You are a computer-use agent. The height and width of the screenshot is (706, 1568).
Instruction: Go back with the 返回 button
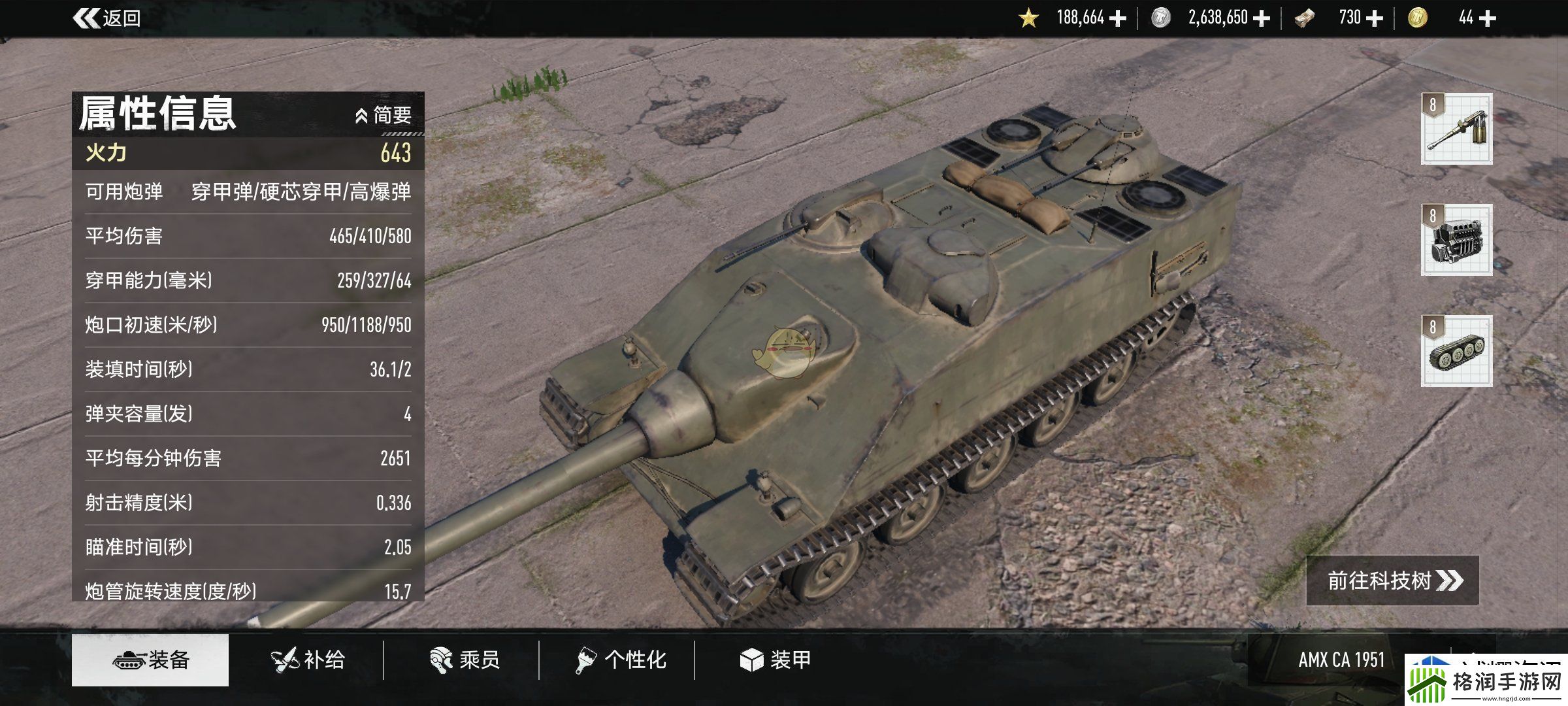(108, 18)
